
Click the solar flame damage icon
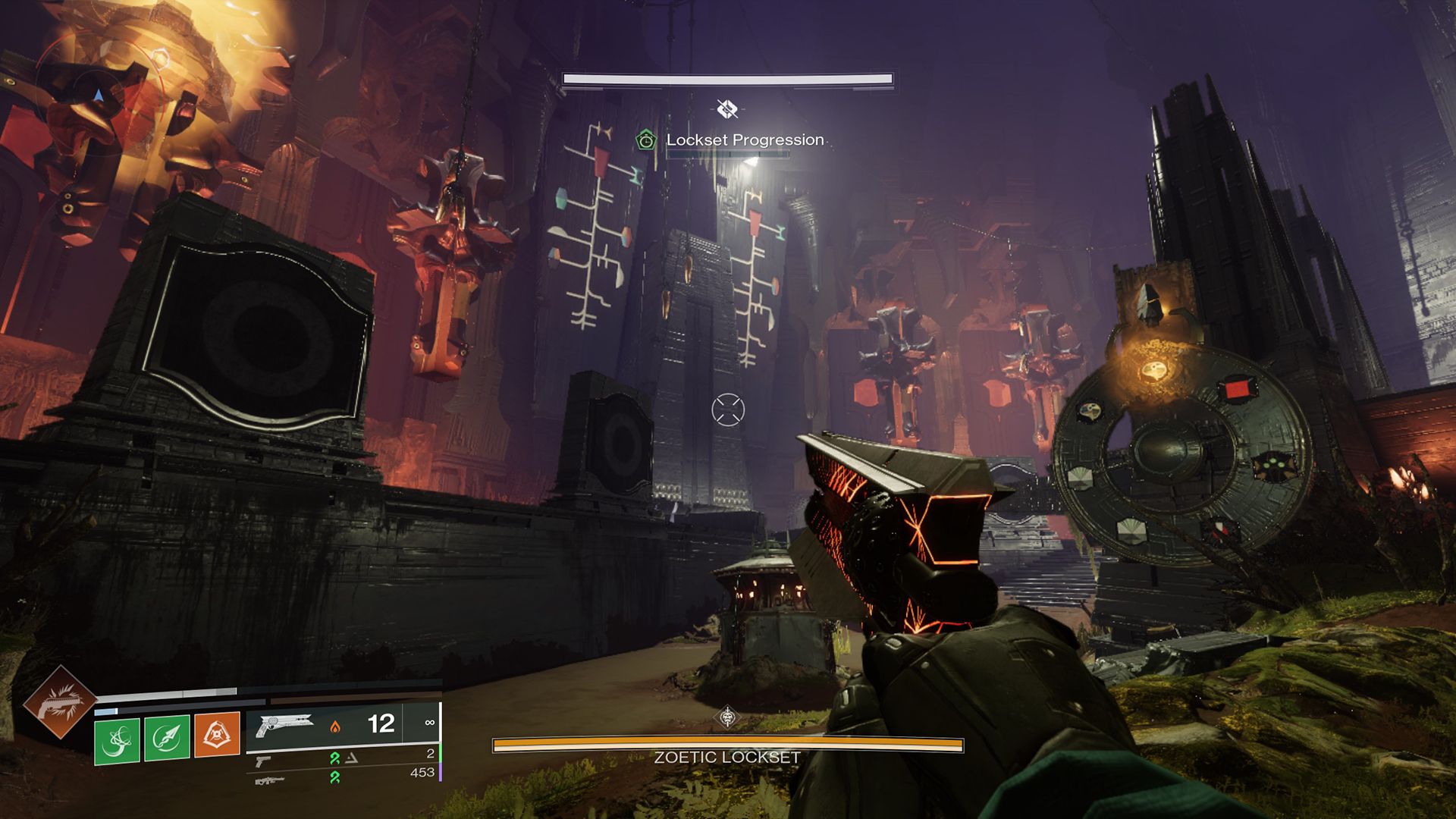point(336,727)
